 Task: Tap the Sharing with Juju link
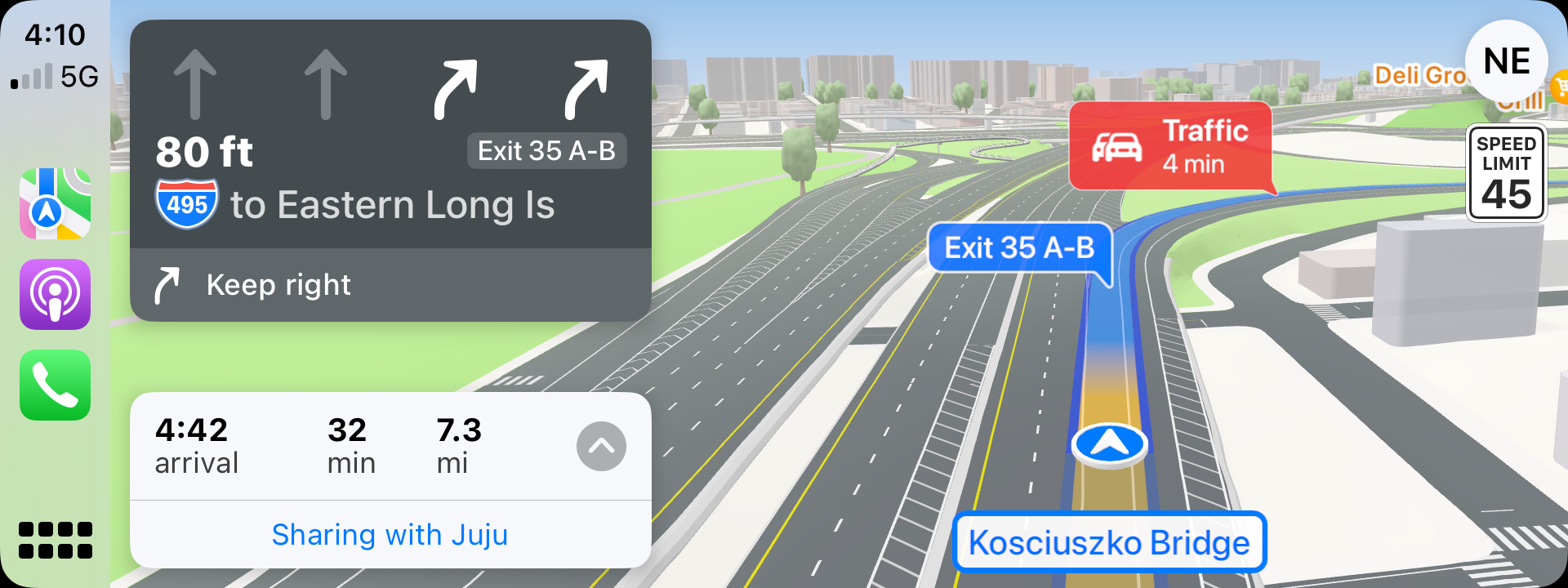[x=390, y=535]
